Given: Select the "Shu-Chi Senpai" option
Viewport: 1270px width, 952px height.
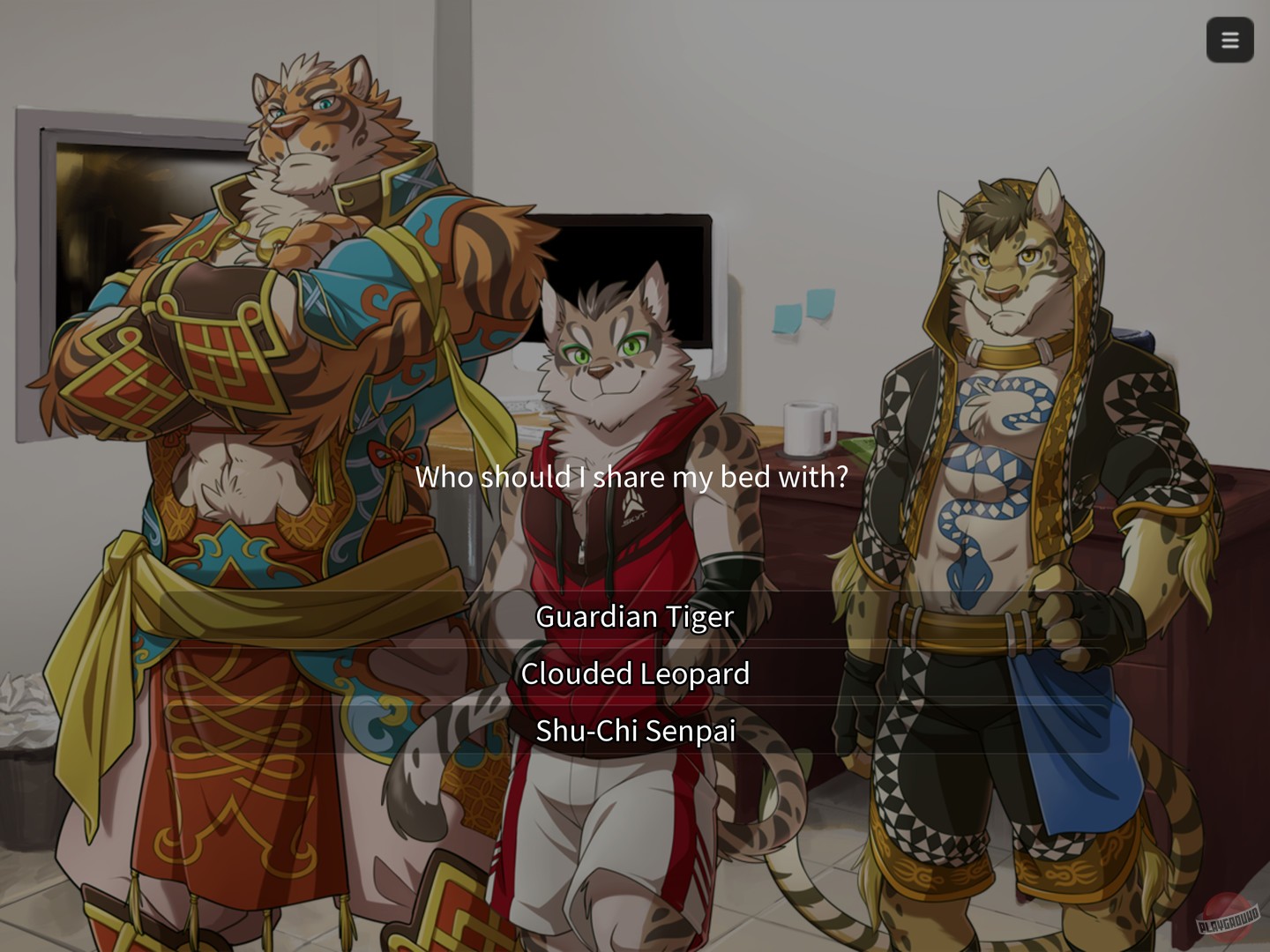Looking at the screenshot, I should click(x=634, y=731).
